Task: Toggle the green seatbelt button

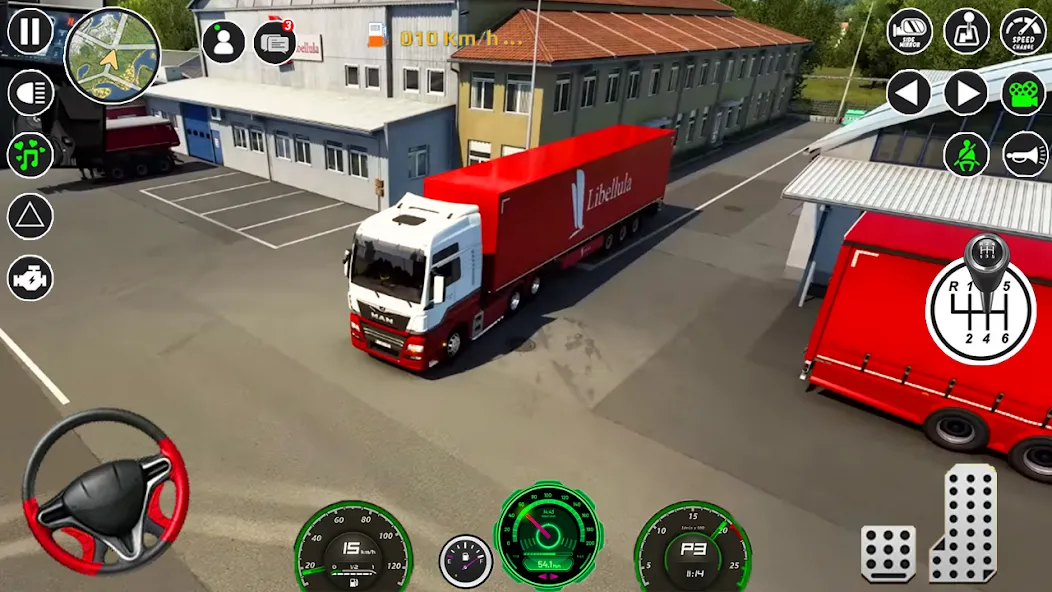Action: [967, 154]
